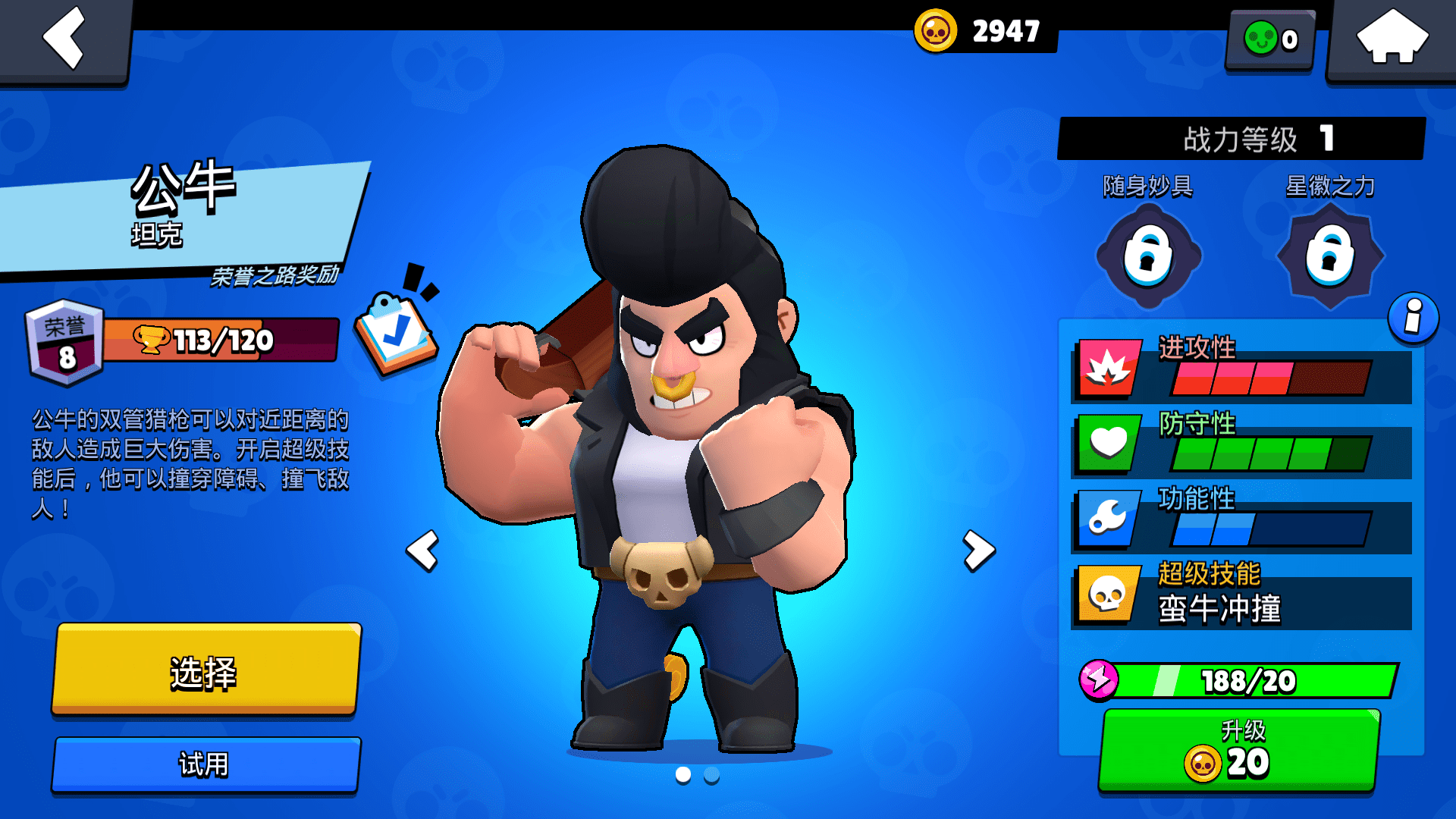View the 超级技能 蛮牛冲撞 super details
Image resolution: width=1456 pixels, height=819 pixels.
pos(1242,595)
